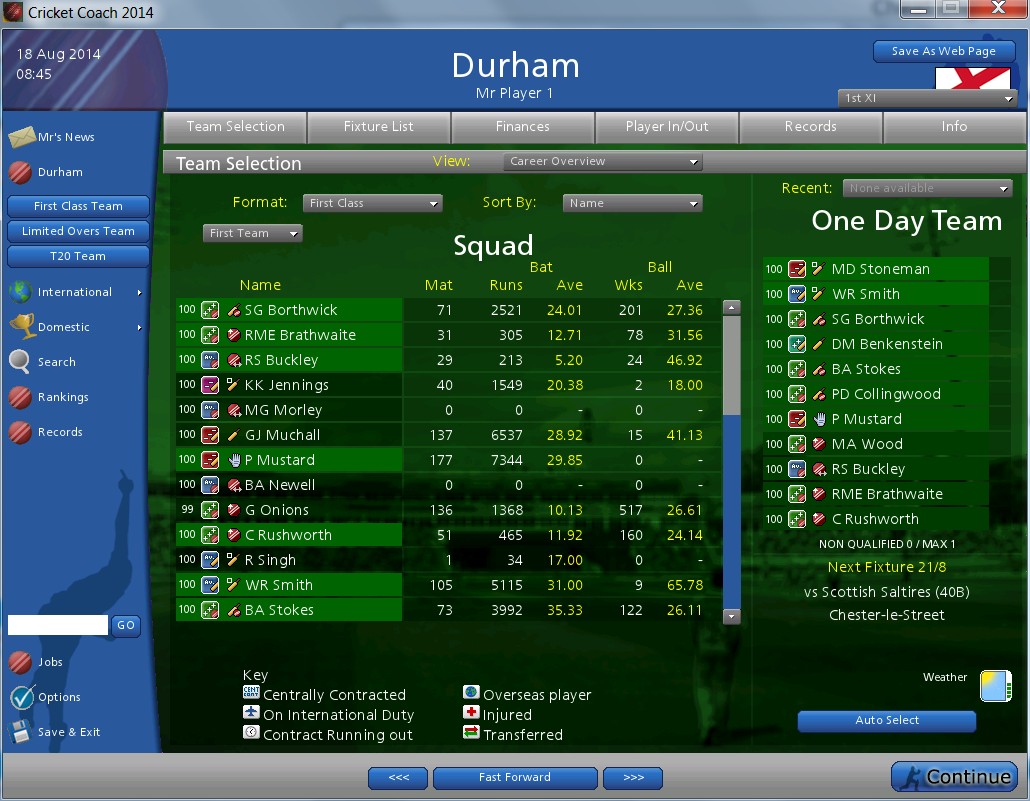Save the page as a web page

coord(944,51)
